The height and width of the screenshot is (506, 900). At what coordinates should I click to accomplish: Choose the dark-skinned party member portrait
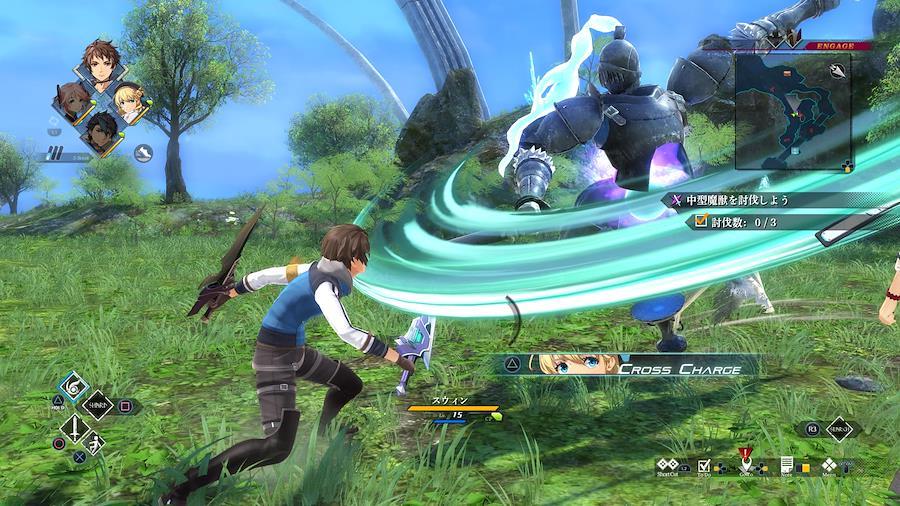click(99, 128)
